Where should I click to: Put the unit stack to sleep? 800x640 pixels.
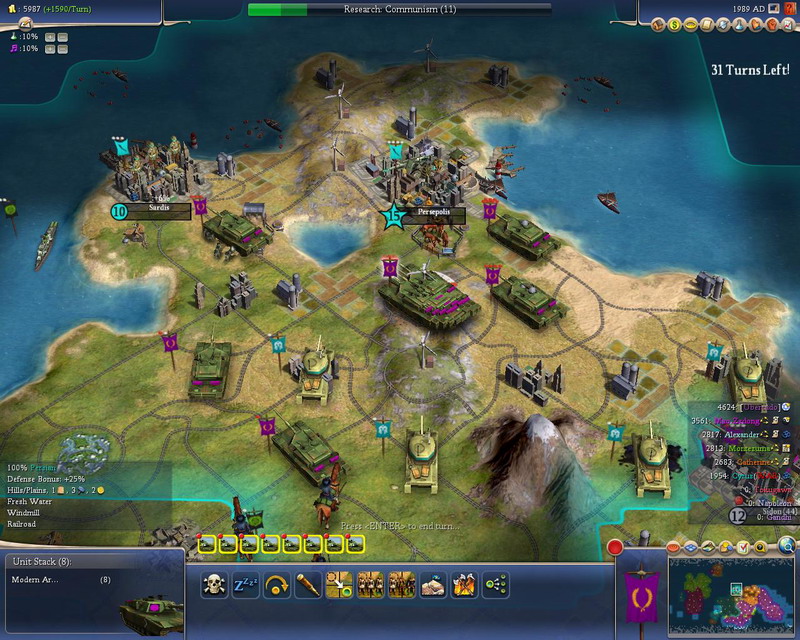(x=246, y=584)
